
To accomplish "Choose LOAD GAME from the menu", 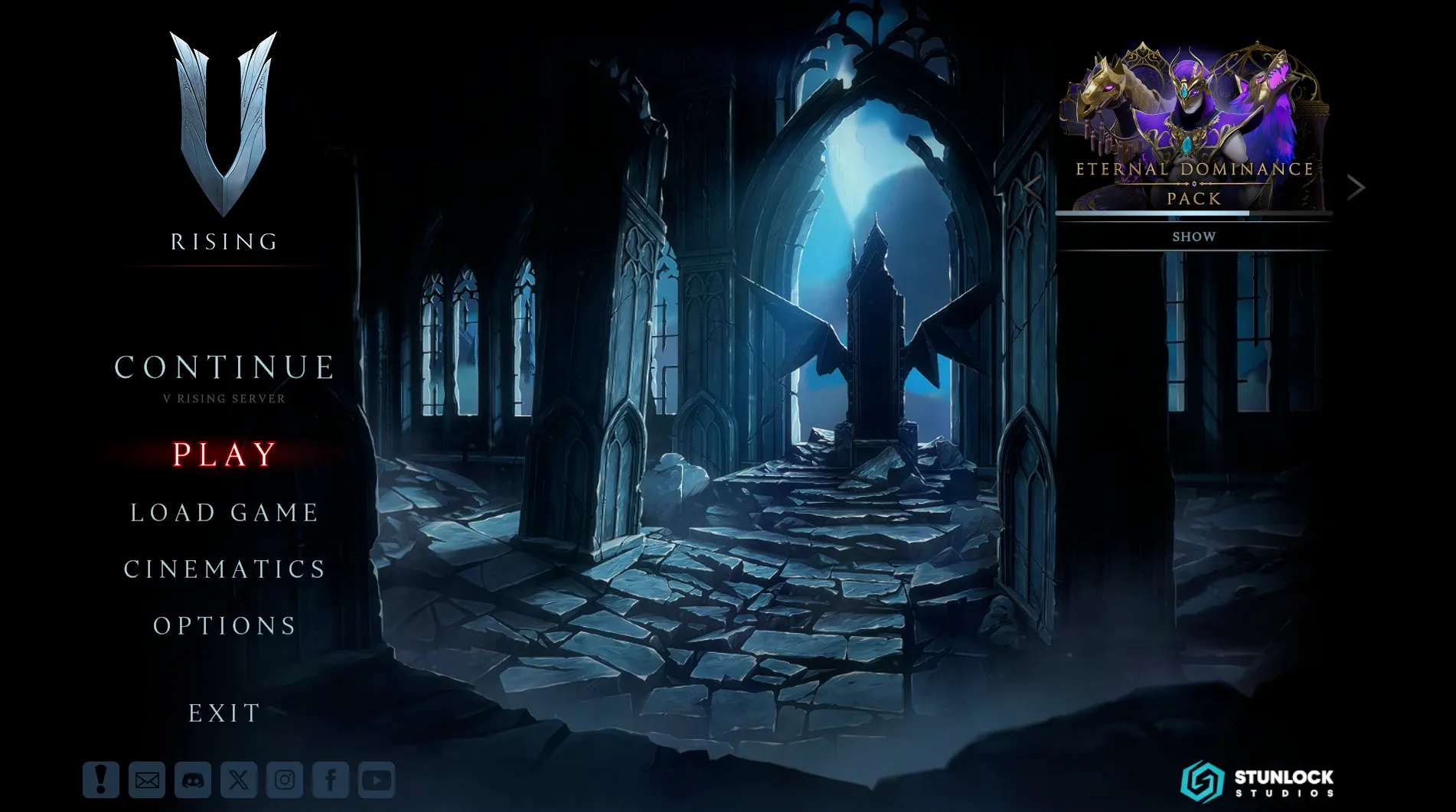I will pos(223,513).
